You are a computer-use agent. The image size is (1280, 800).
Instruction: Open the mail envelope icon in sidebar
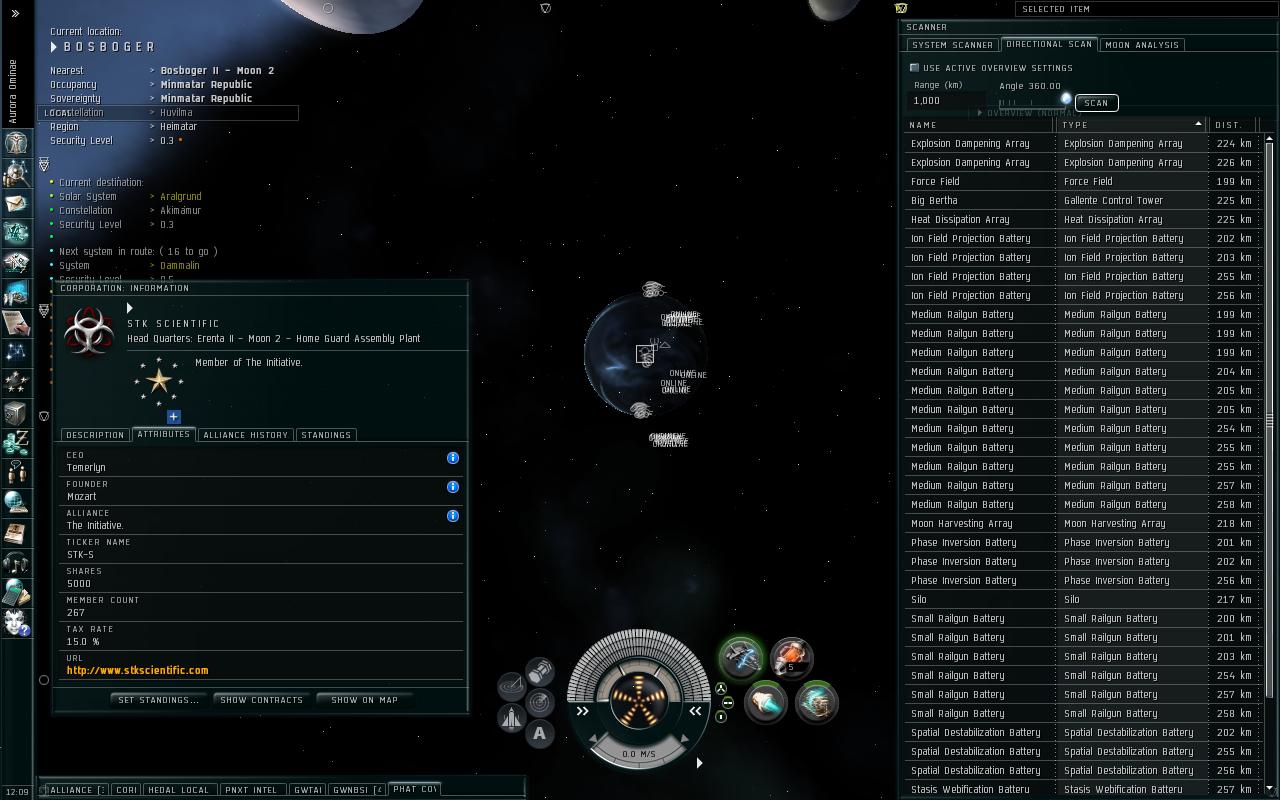pos(16,203)
